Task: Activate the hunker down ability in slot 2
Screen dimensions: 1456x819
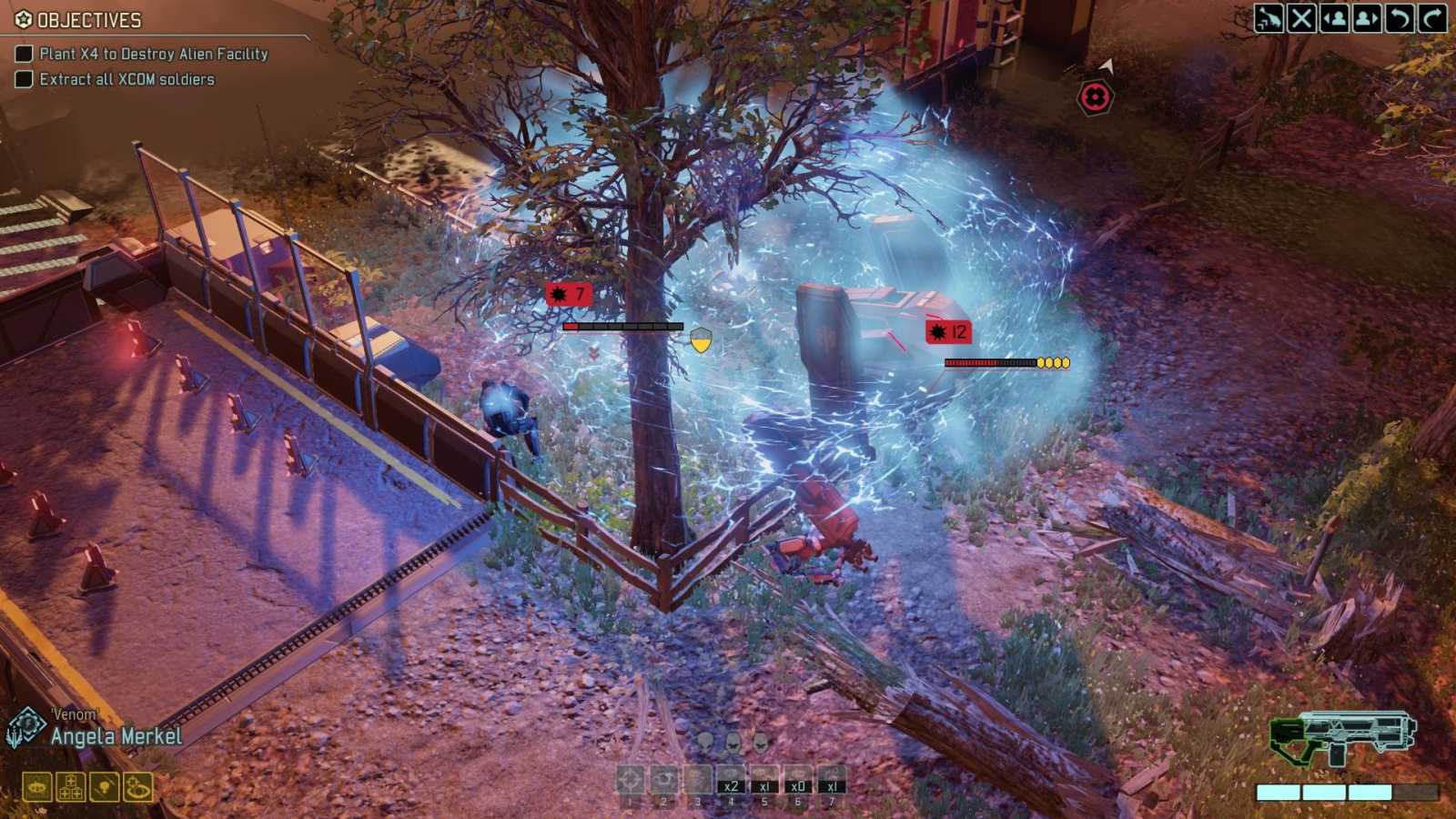Action: [664, 779]
